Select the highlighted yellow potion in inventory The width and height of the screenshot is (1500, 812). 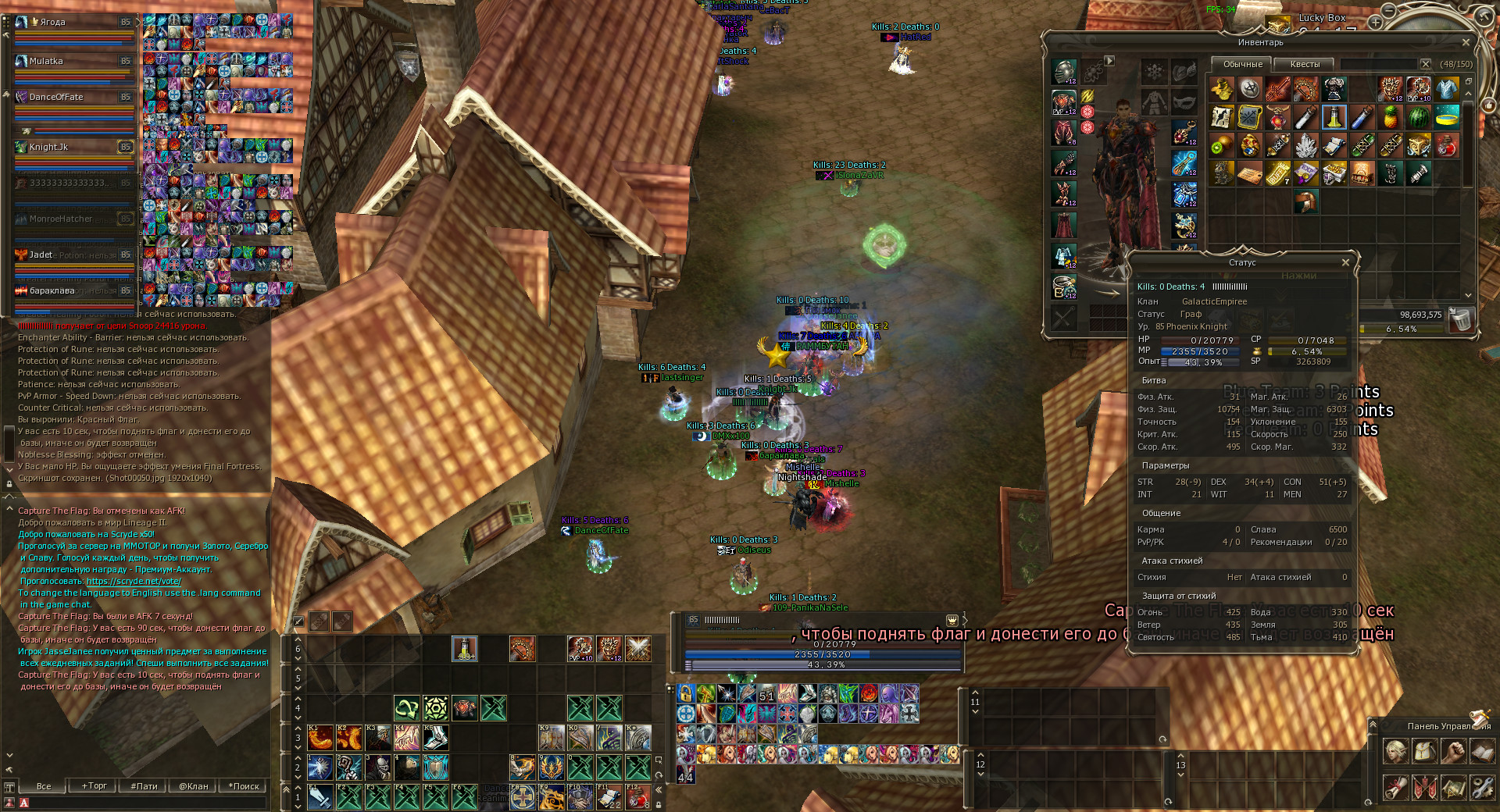1334,119
